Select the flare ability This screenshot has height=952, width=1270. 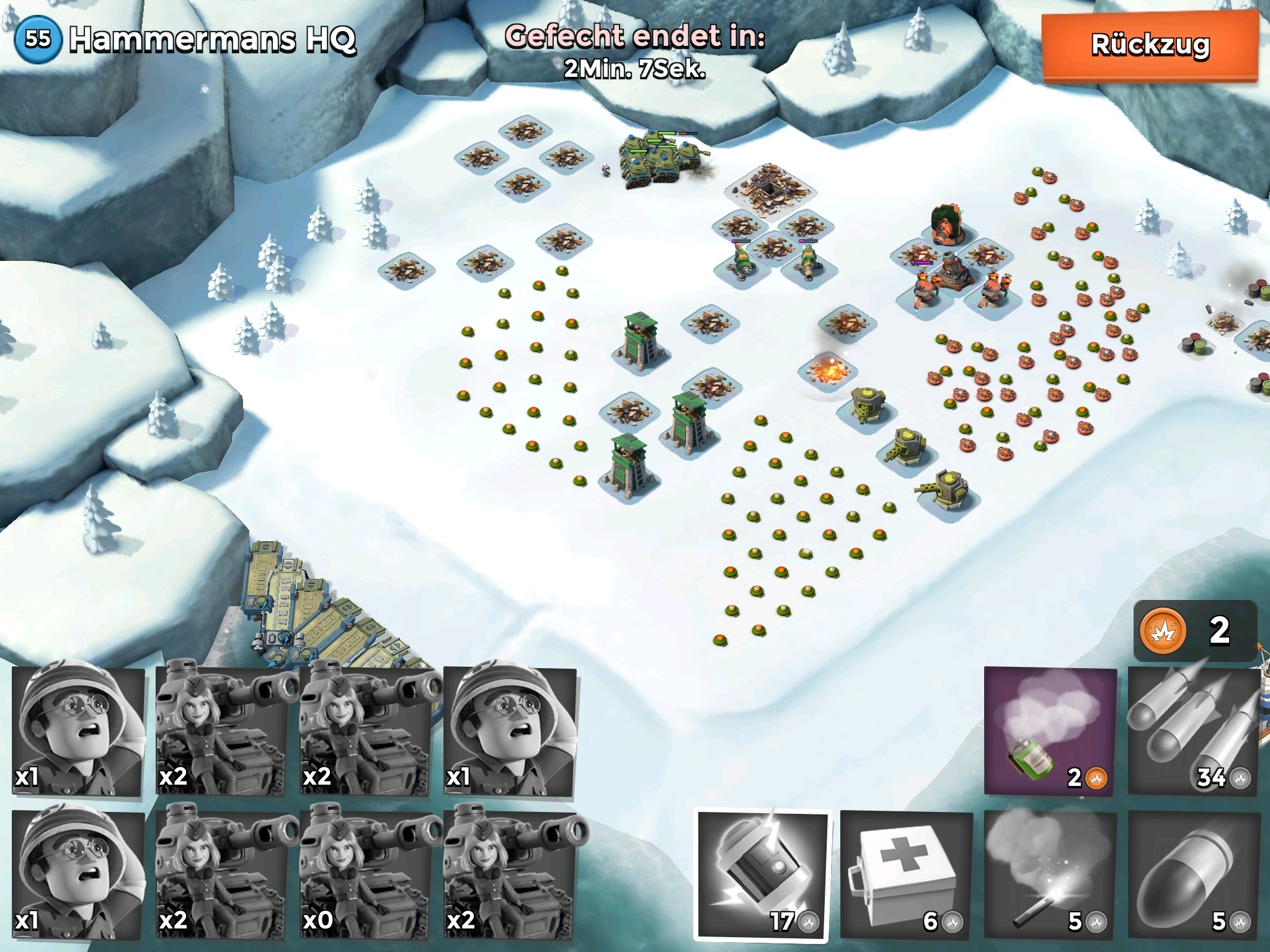[1050, 875]
